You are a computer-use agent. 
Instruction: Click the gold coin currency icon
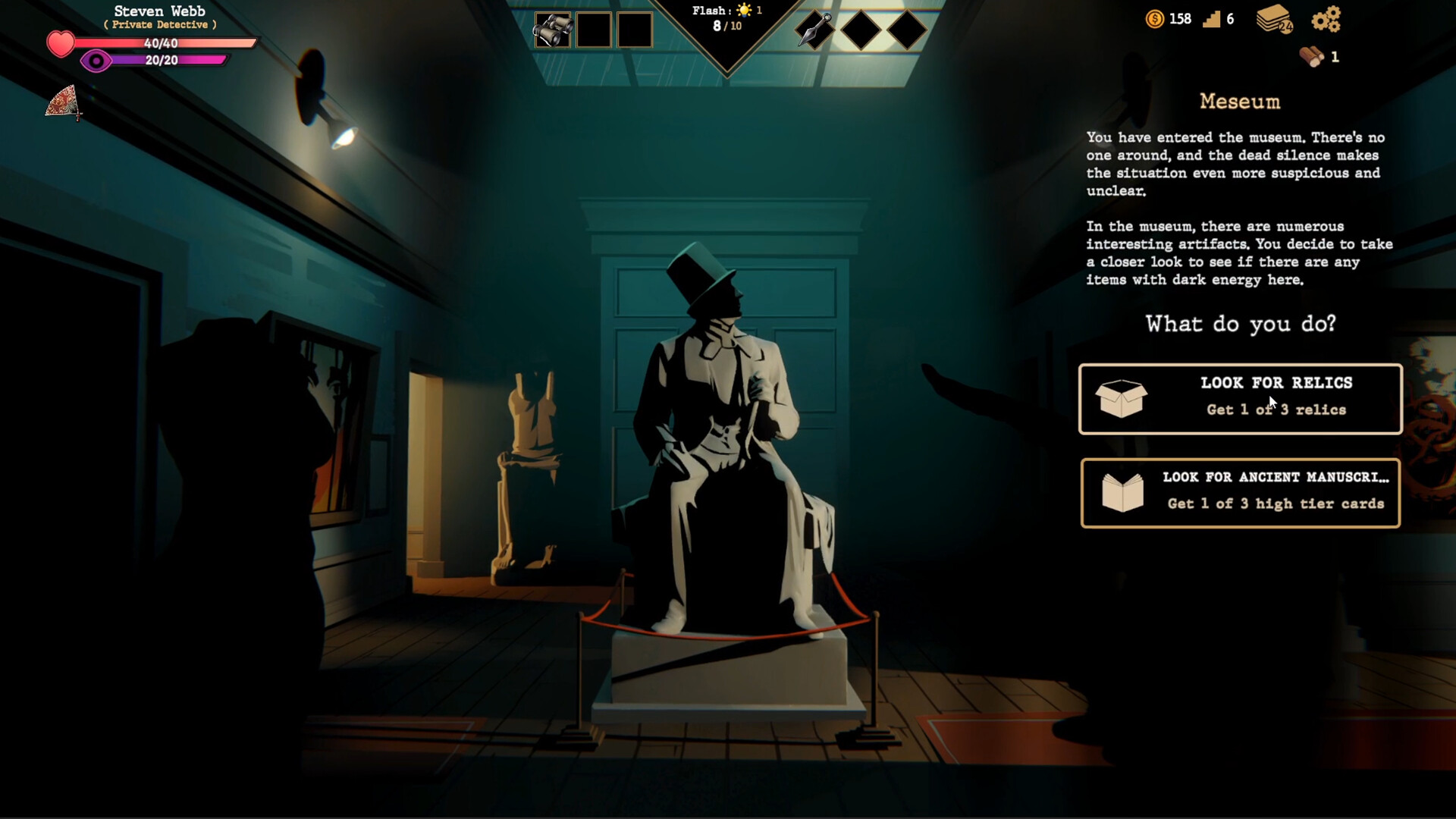[1154, 19]
